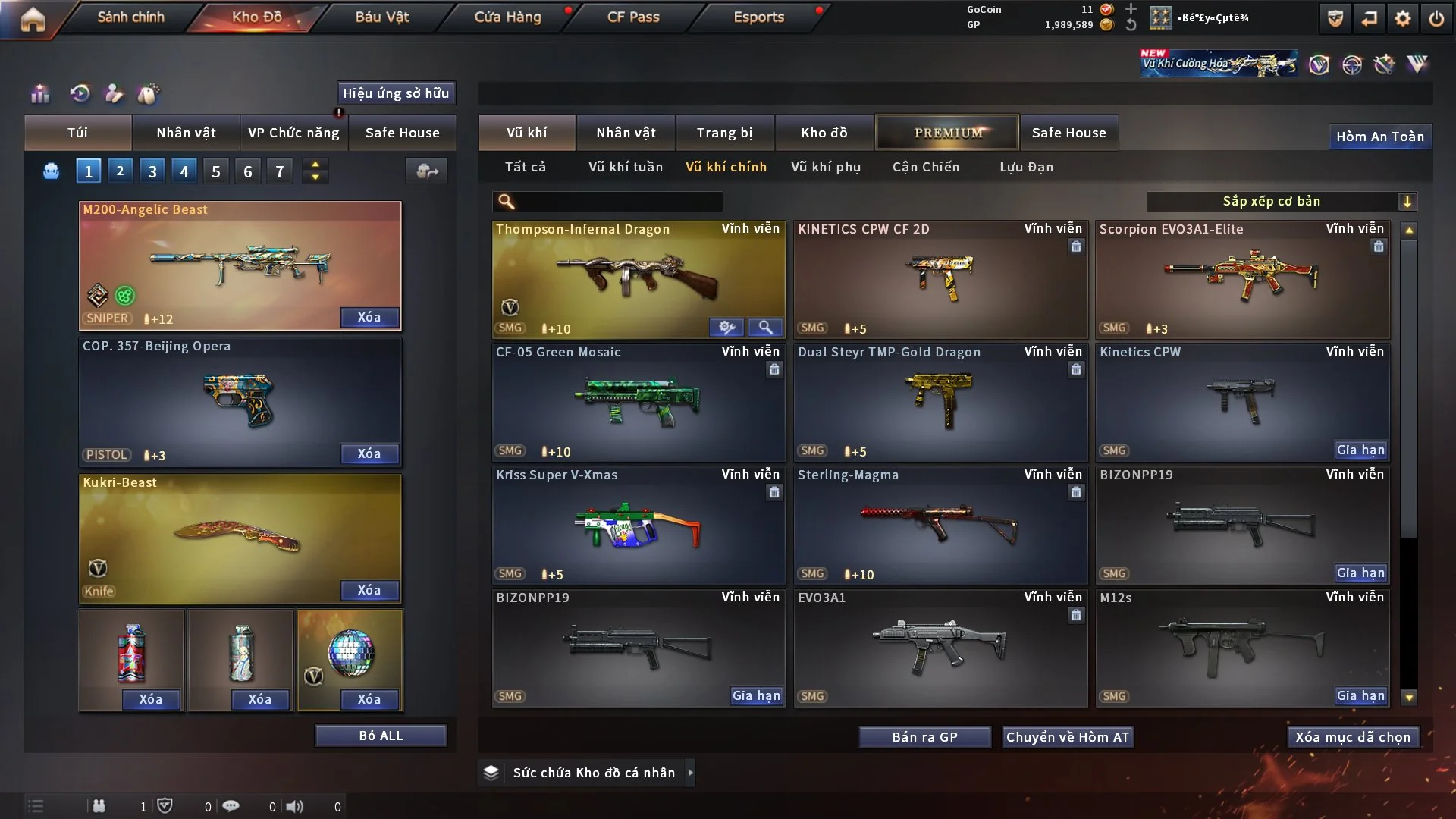Open the CF Pass menu
The image size is (1456, 819).
point(632,17)
